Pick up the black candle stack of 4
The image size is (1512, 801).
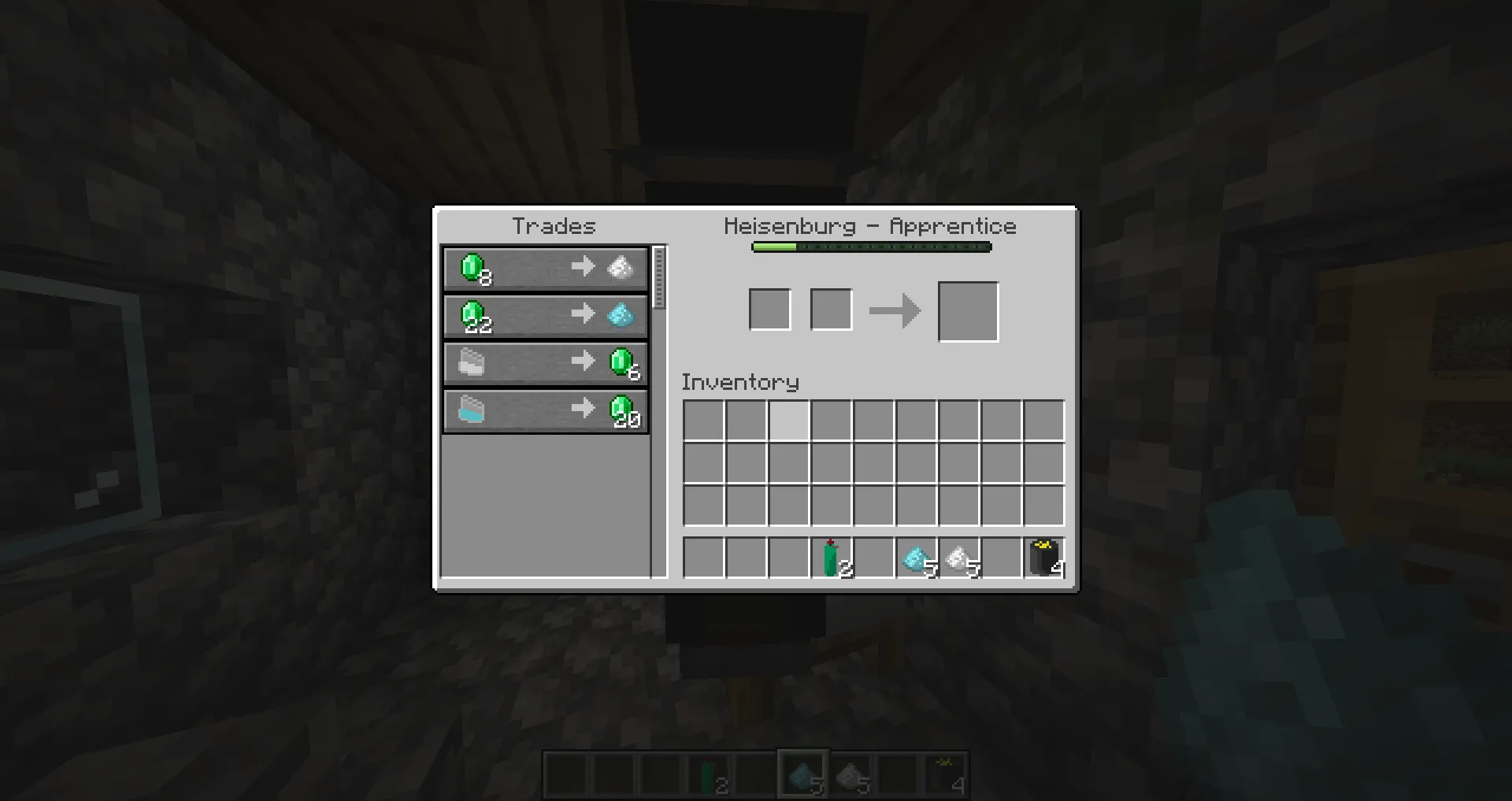(x=1043, y=558)
